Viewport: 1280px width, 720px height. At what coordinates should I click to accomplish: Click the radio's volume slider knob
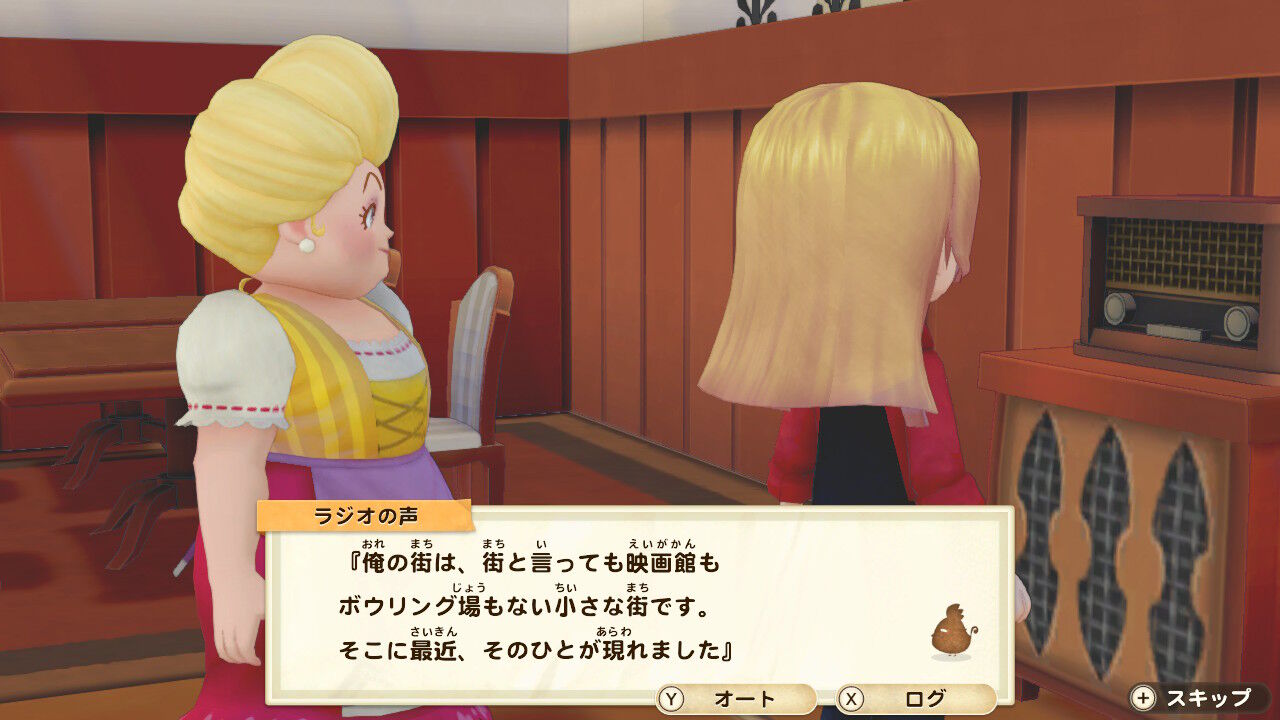click(1175, 330)
